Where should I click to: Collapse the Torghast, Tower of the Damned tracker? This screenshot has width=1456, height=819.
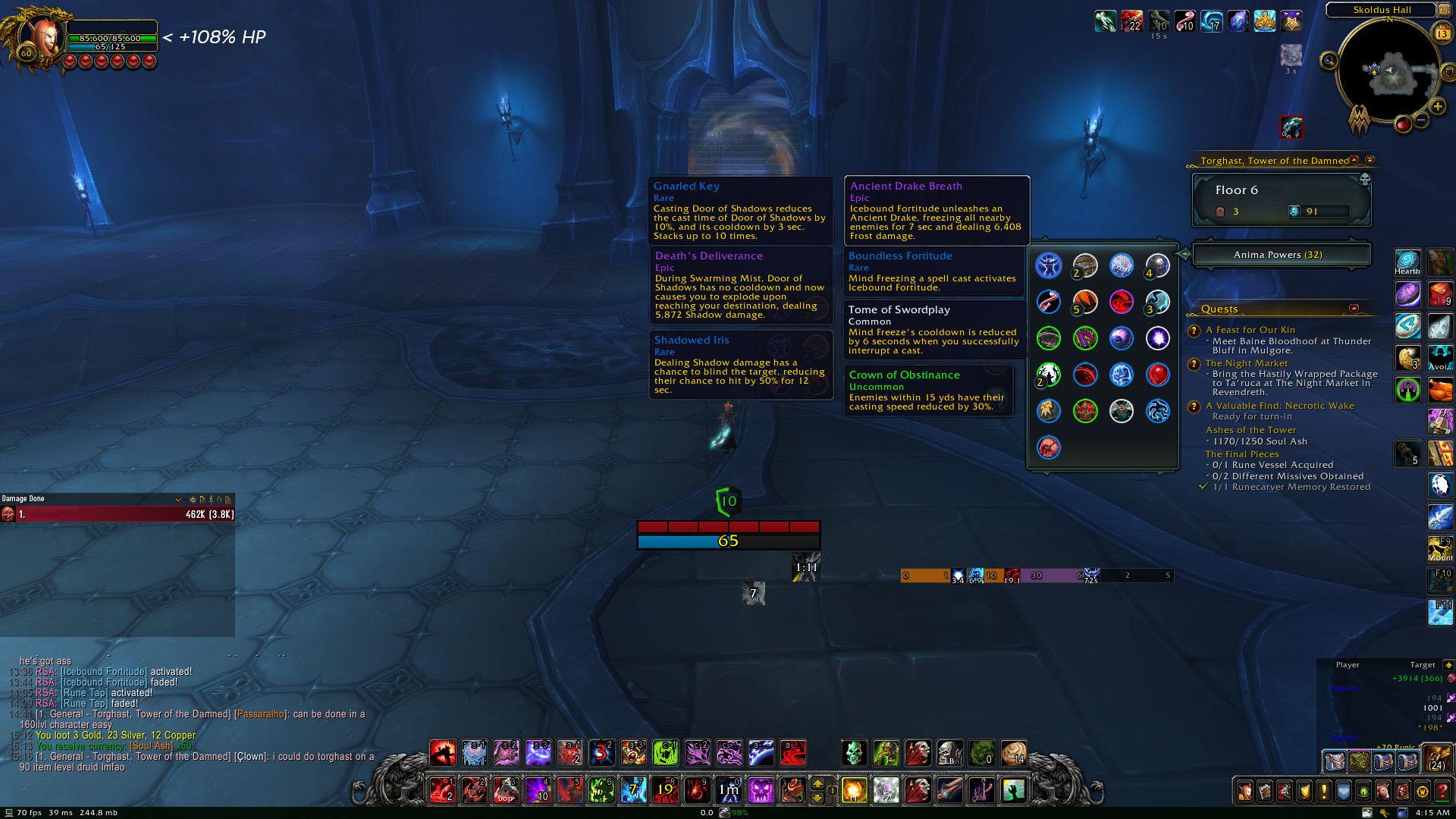1354,161
